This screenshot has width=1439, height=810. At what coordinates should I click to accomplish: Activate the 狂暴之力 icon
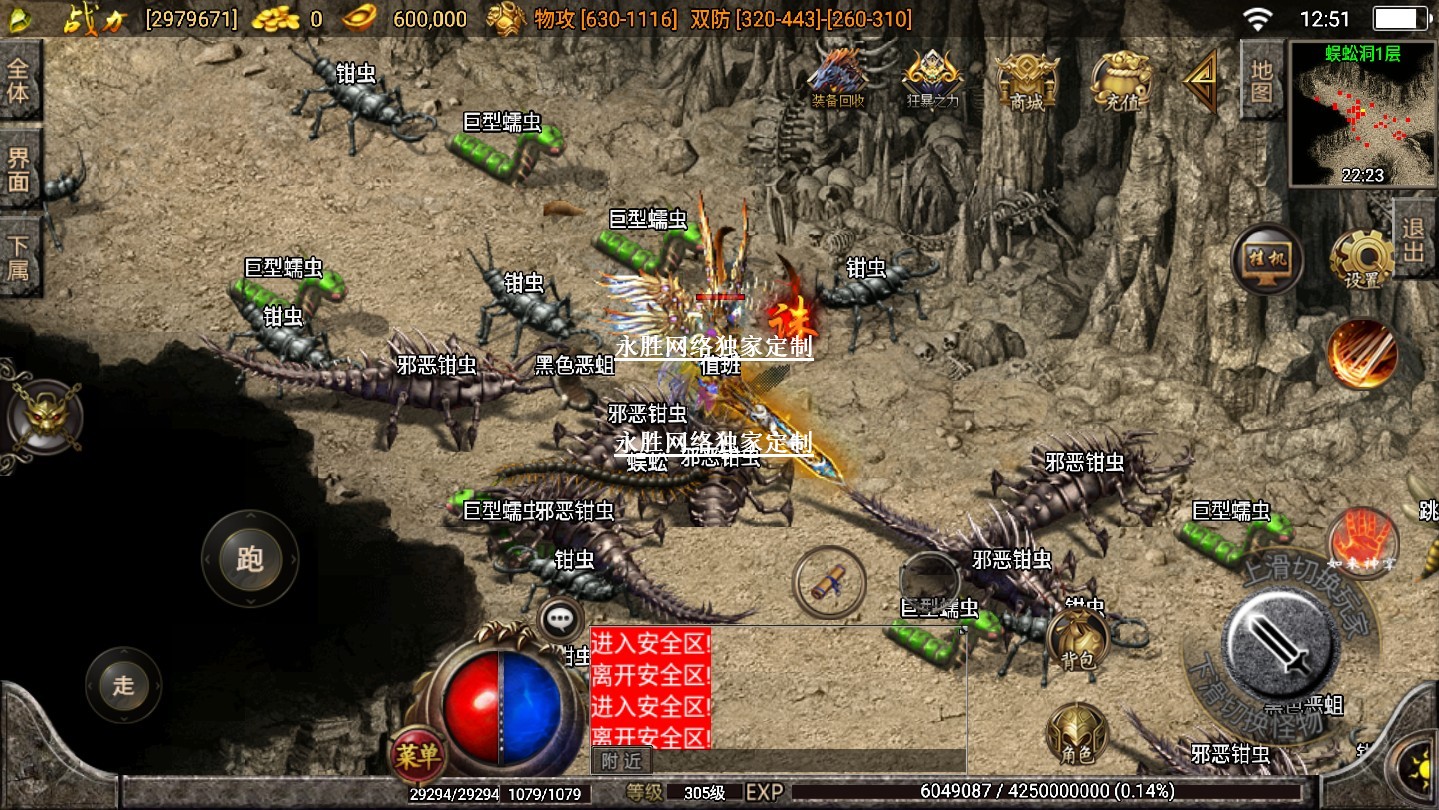tap(933, 78)
